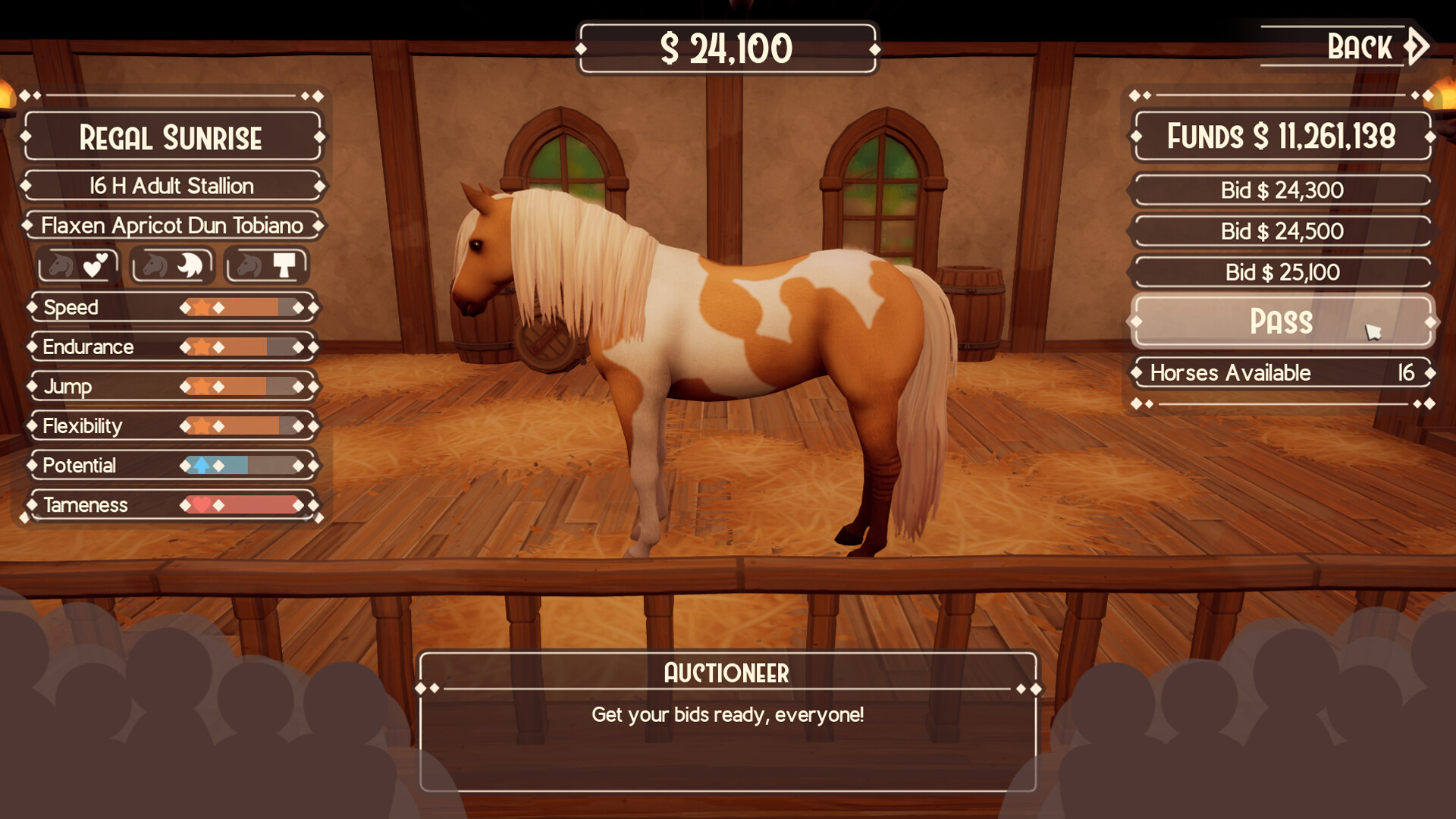This screenshot has height=819, width=1456.
Task: Expand the Horses Available row
Action: pos(1280,373)
